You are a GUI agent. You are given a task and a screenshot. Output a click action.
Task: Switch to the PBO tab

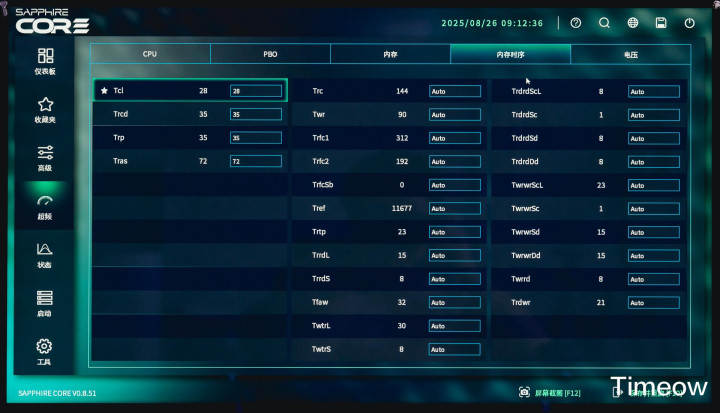click(x=270, y=54)
